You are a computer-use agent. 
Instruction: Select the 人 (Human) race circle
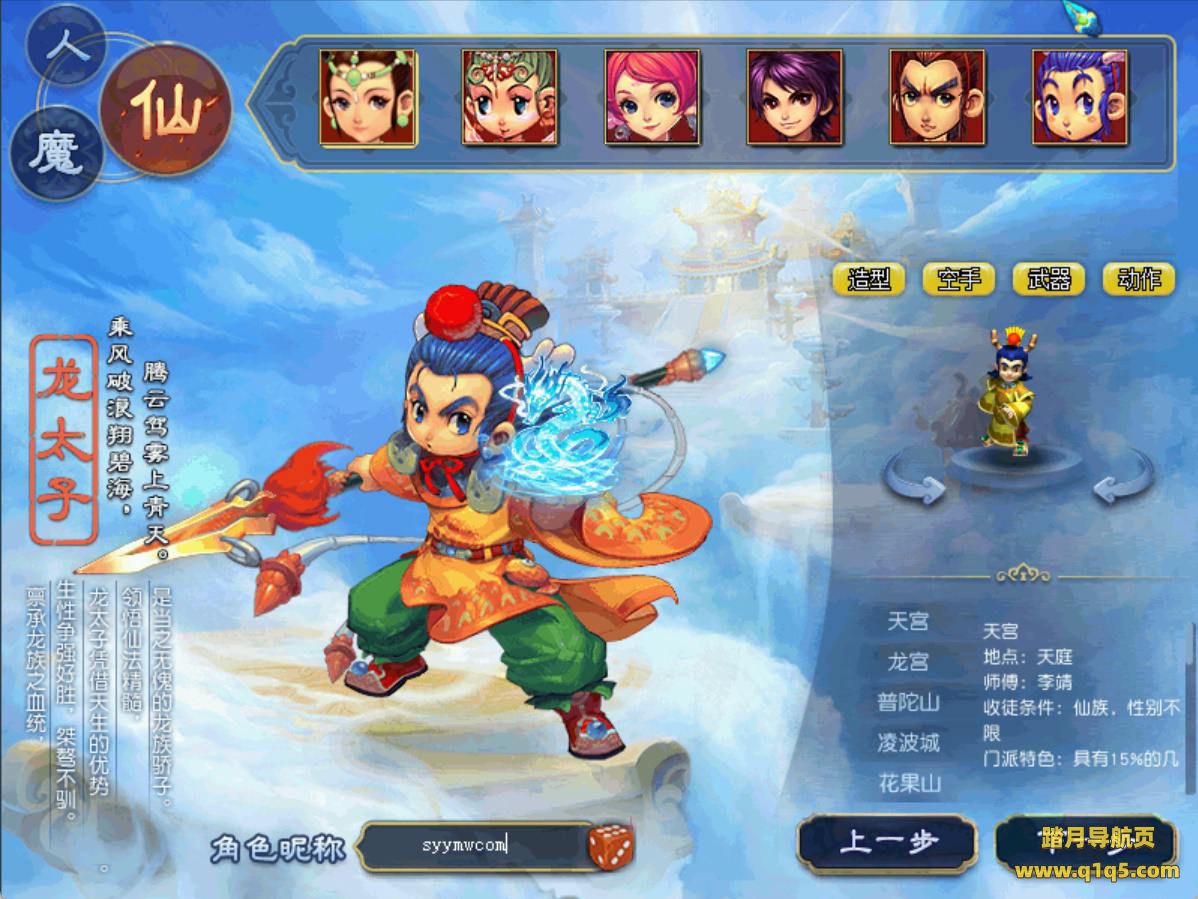point(66,44)
